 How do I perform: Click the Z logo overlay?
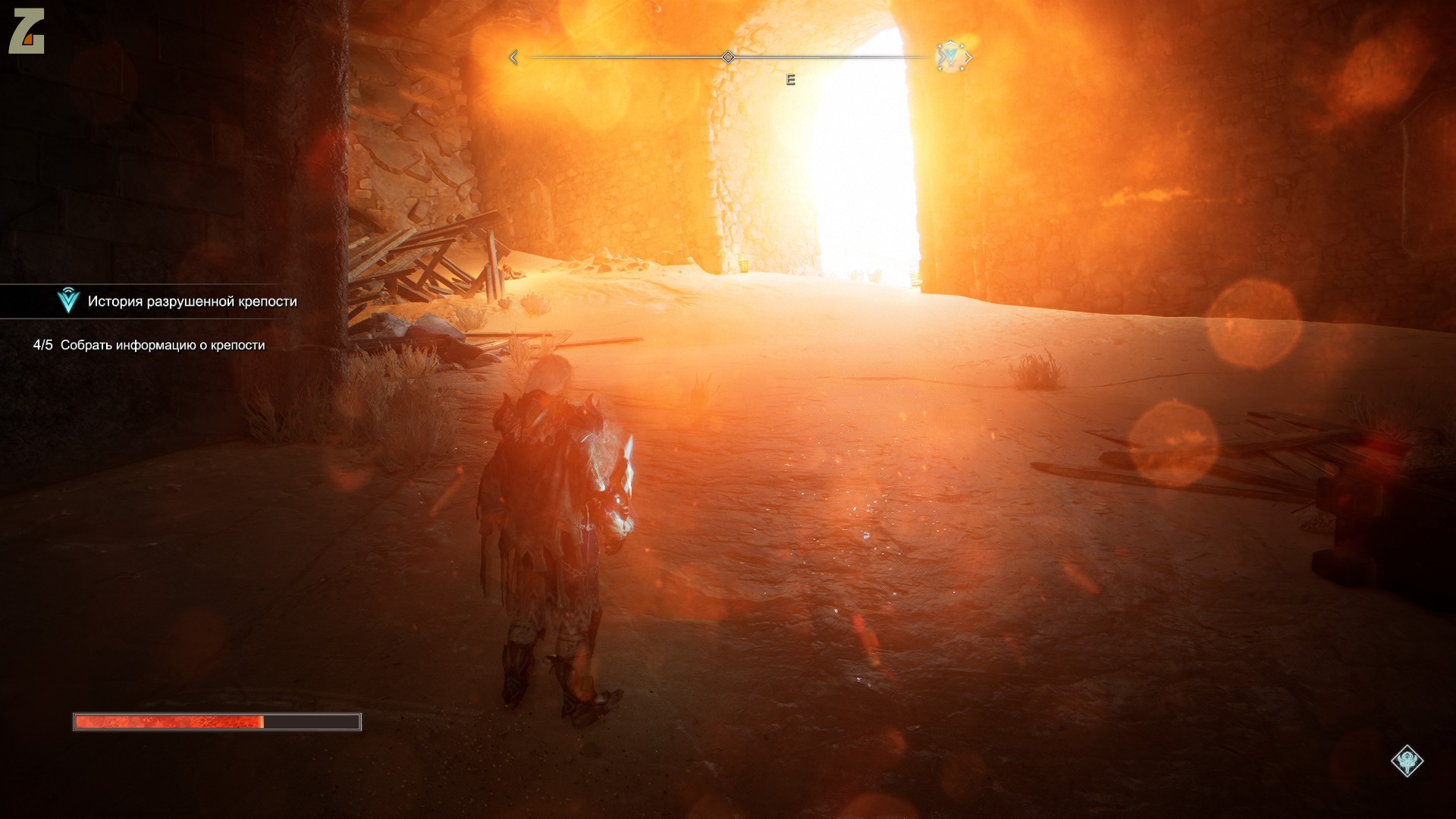(27, 31)
